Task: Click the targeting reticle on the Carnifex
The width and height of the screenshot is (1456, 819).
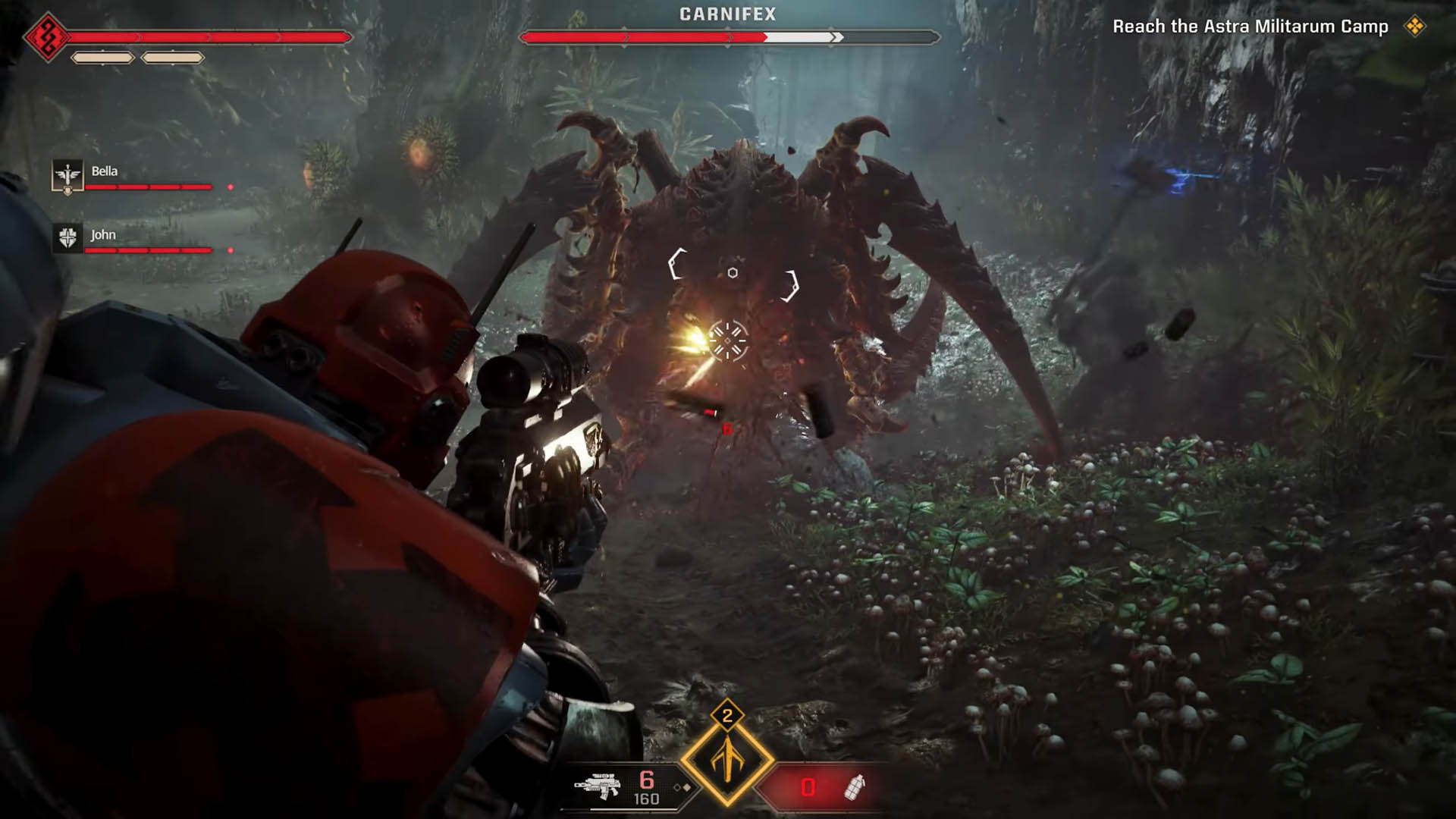Action: 730,339
